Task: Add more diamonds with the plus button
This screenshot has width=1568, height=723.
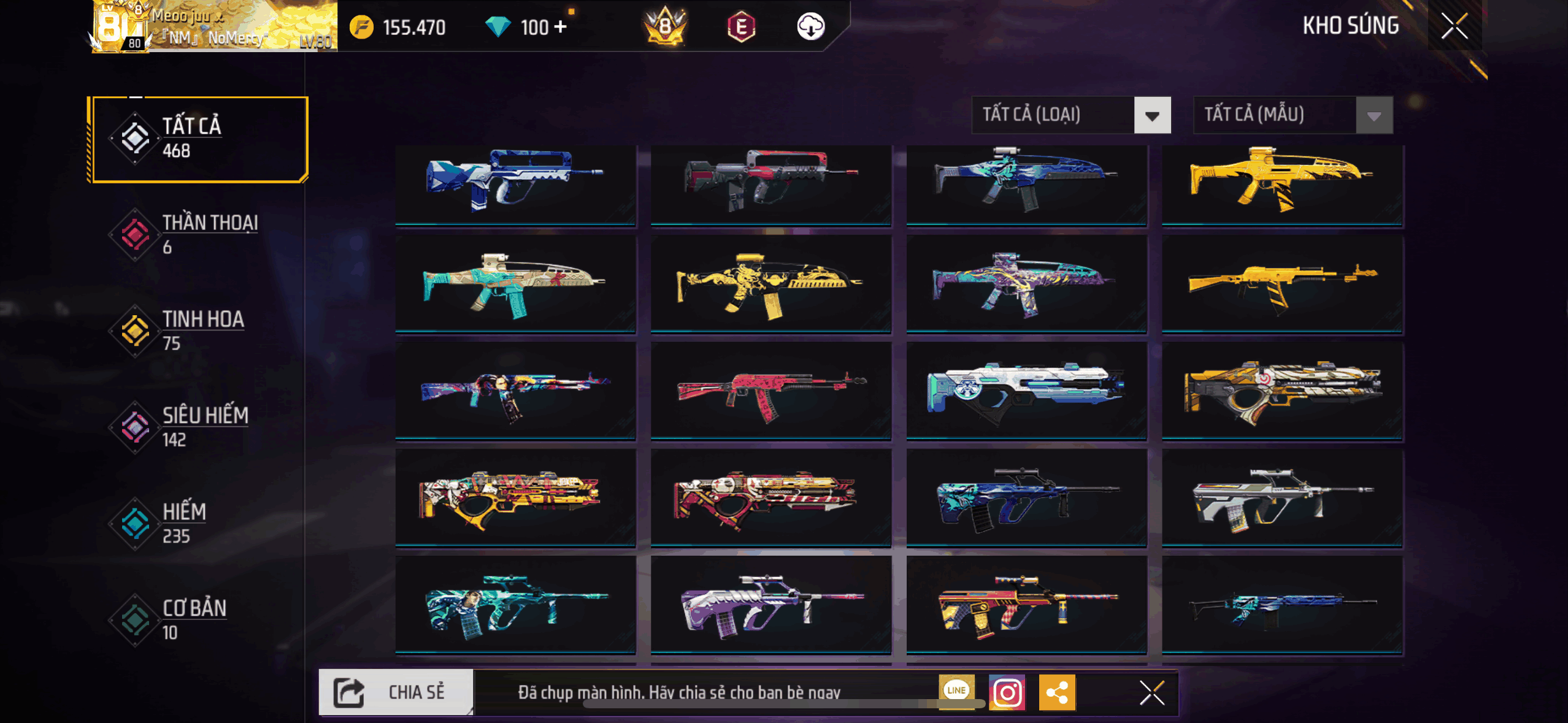Action: pyautogui.click(x=560, y=27)
